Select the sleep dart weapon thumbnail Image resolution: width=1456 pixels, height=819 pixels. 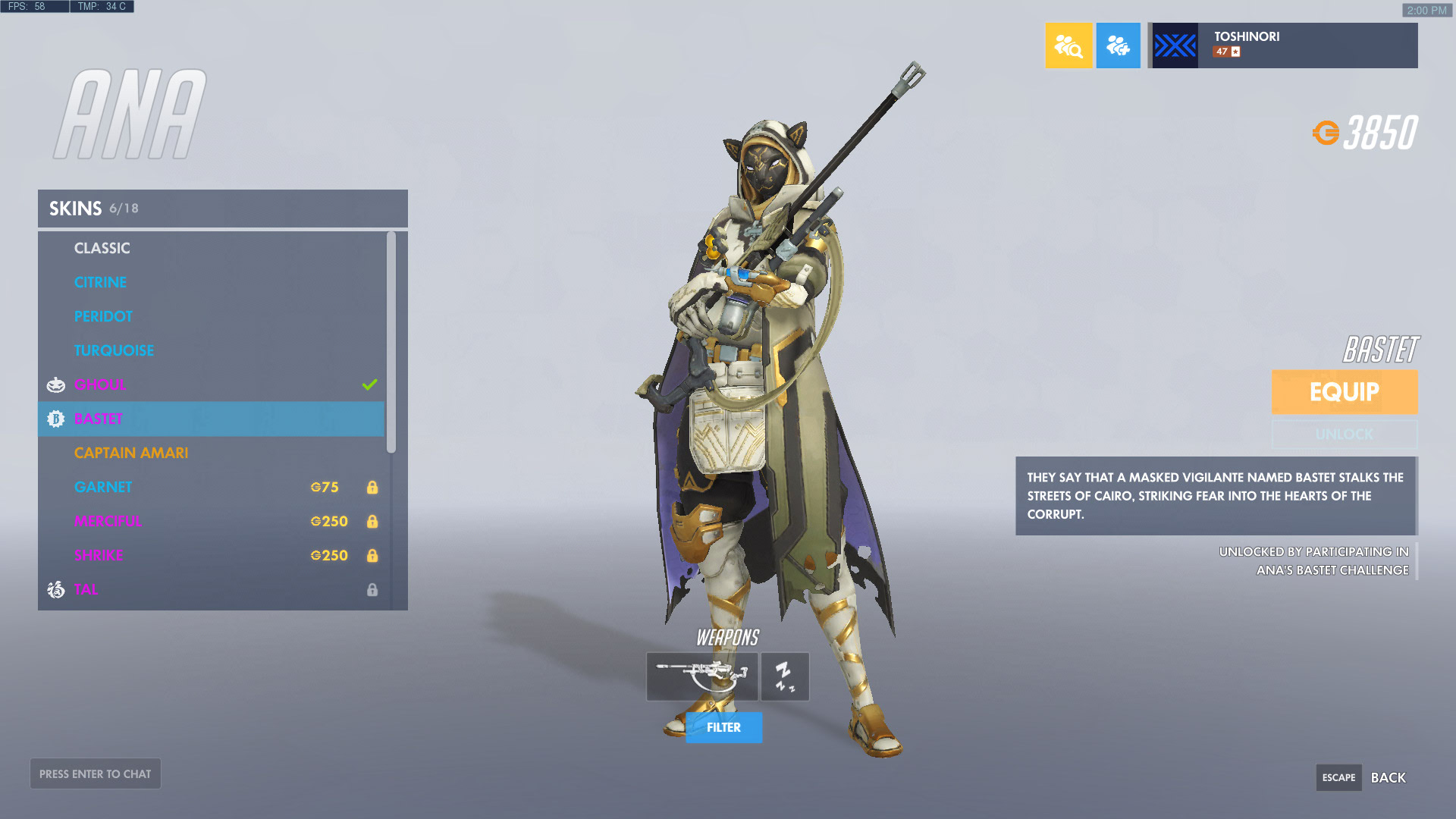(785, 676)
